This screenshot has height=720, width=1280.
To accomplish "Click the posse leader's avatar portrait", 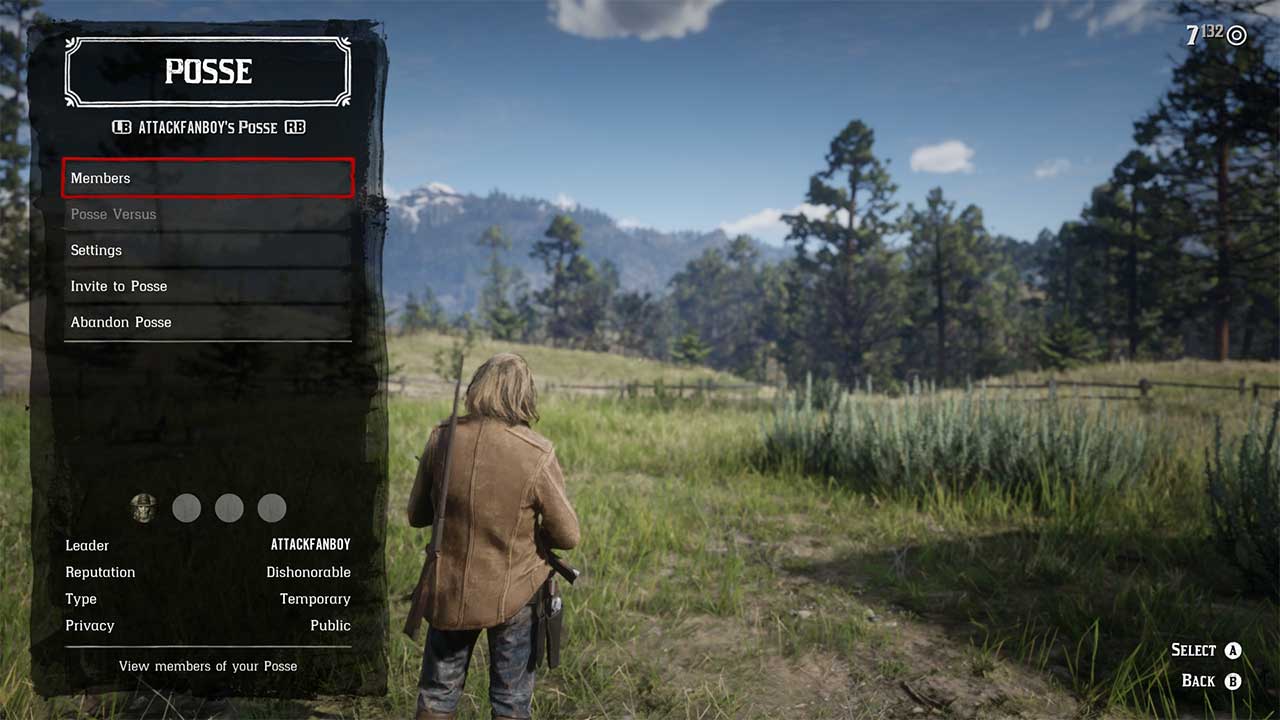I will 145,508.
